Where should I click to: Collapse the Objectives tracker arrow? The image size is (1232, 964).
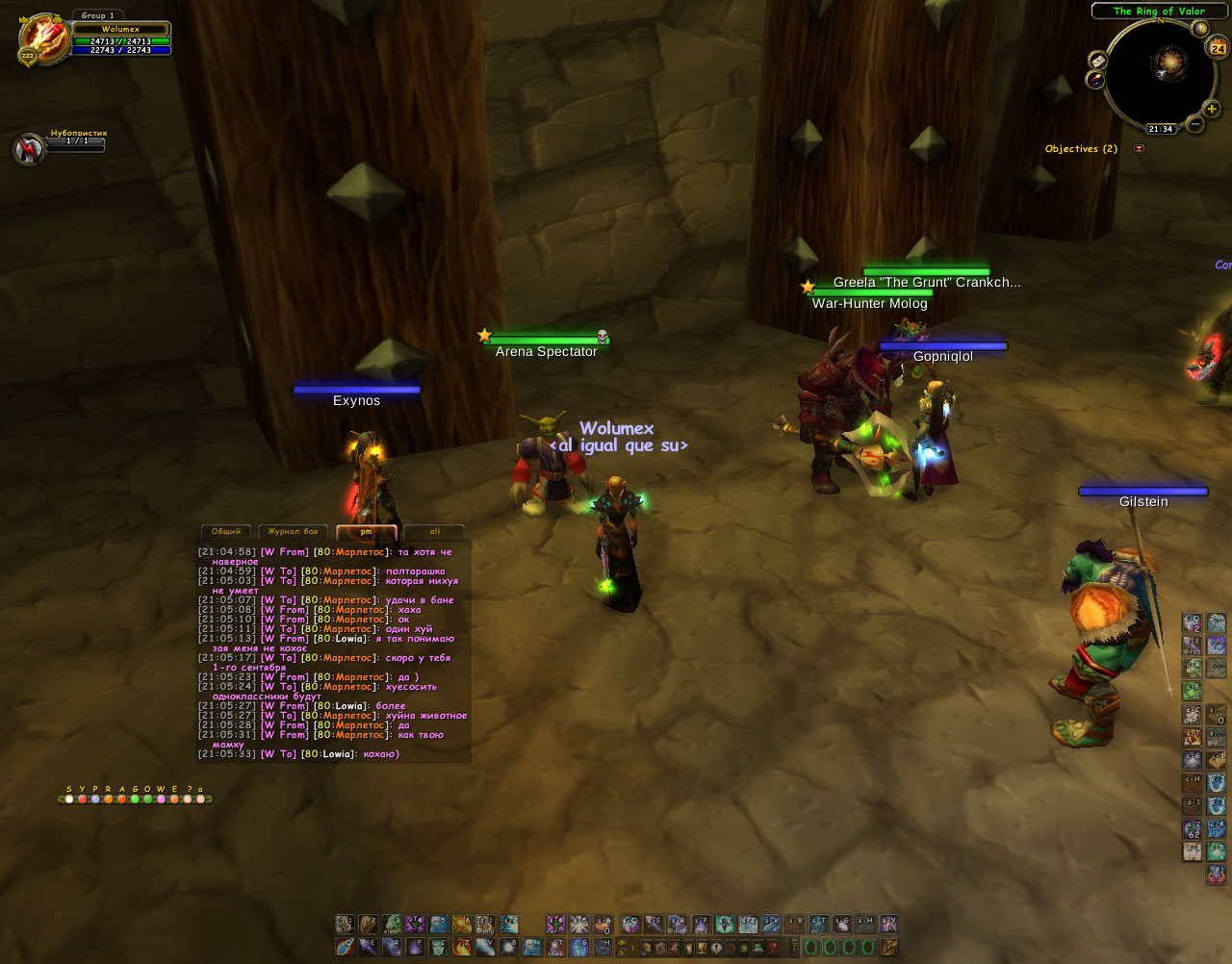[x=1140, y=149]
